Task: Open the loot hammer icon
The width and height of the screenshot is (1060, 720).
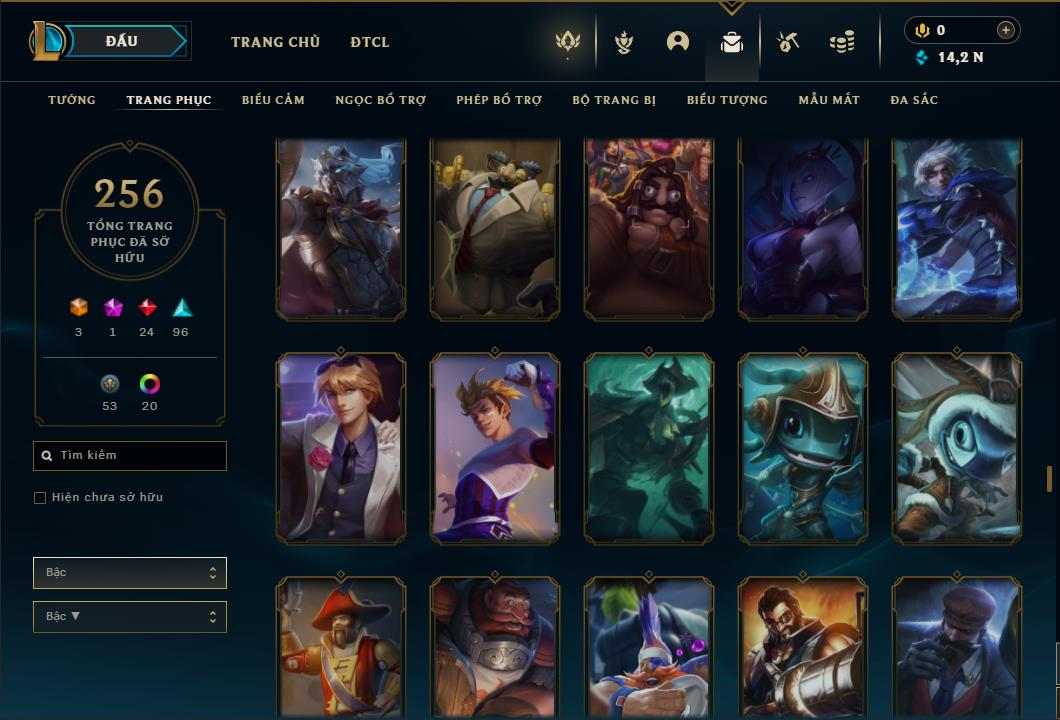Action: (x=788, y=42)
